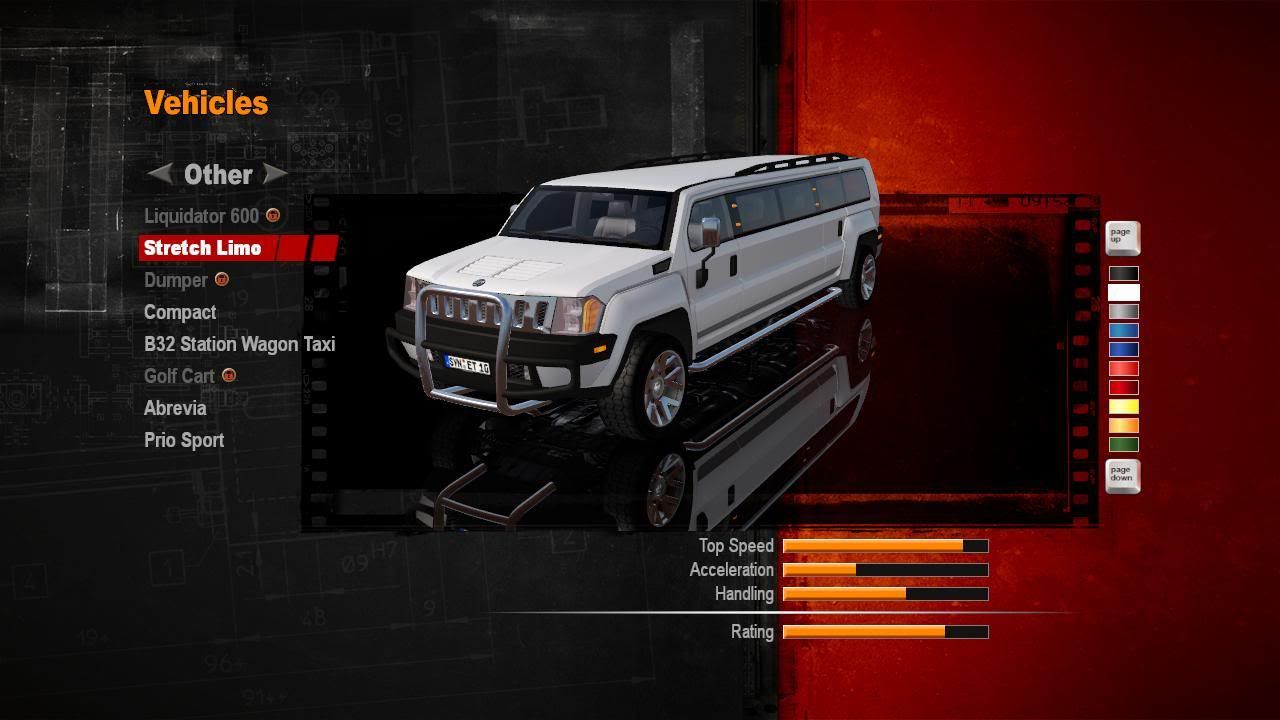Image resolution: width=1280 pixels, height=720 pixels.
Task: Choose the green paint color swatch
Action: tap(1123, 445)
